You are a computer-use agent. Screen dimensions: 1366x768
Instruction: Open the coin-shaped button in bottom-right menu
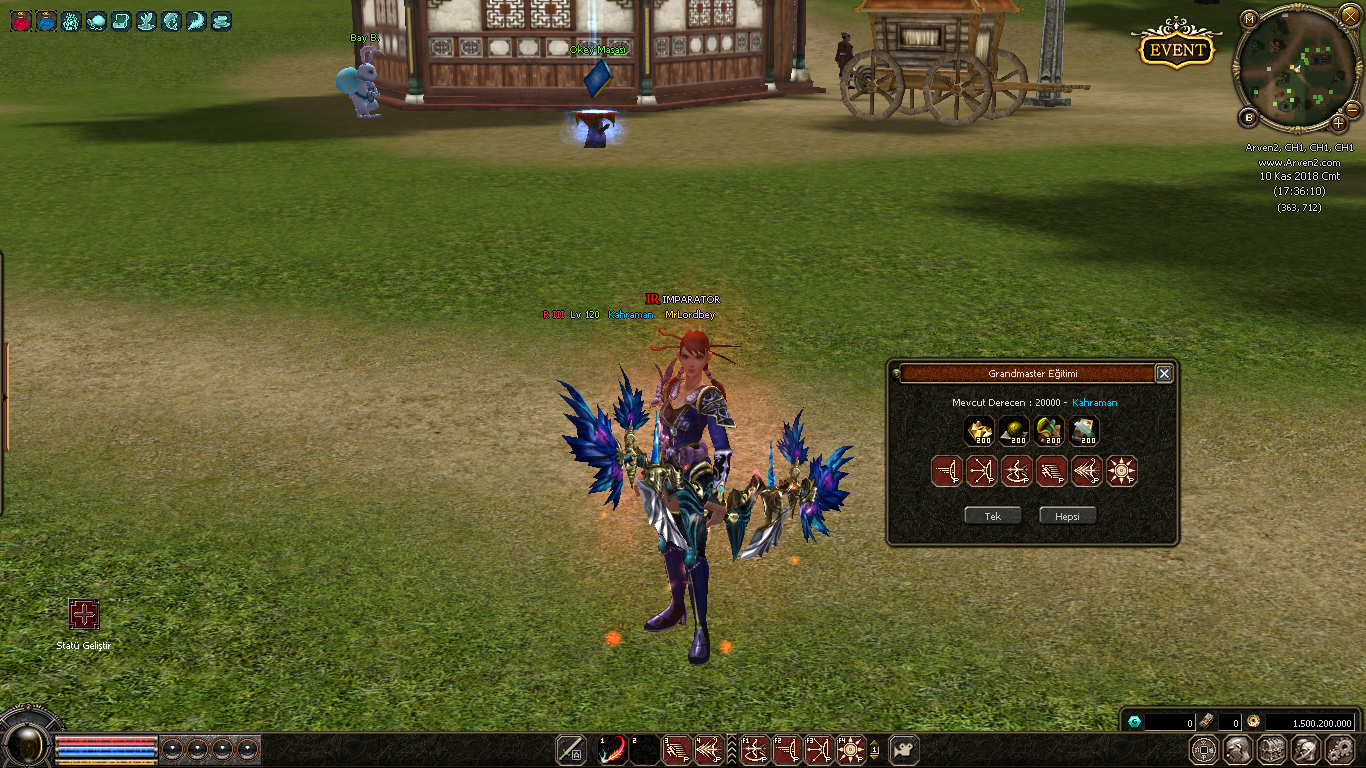[1204, 750]
